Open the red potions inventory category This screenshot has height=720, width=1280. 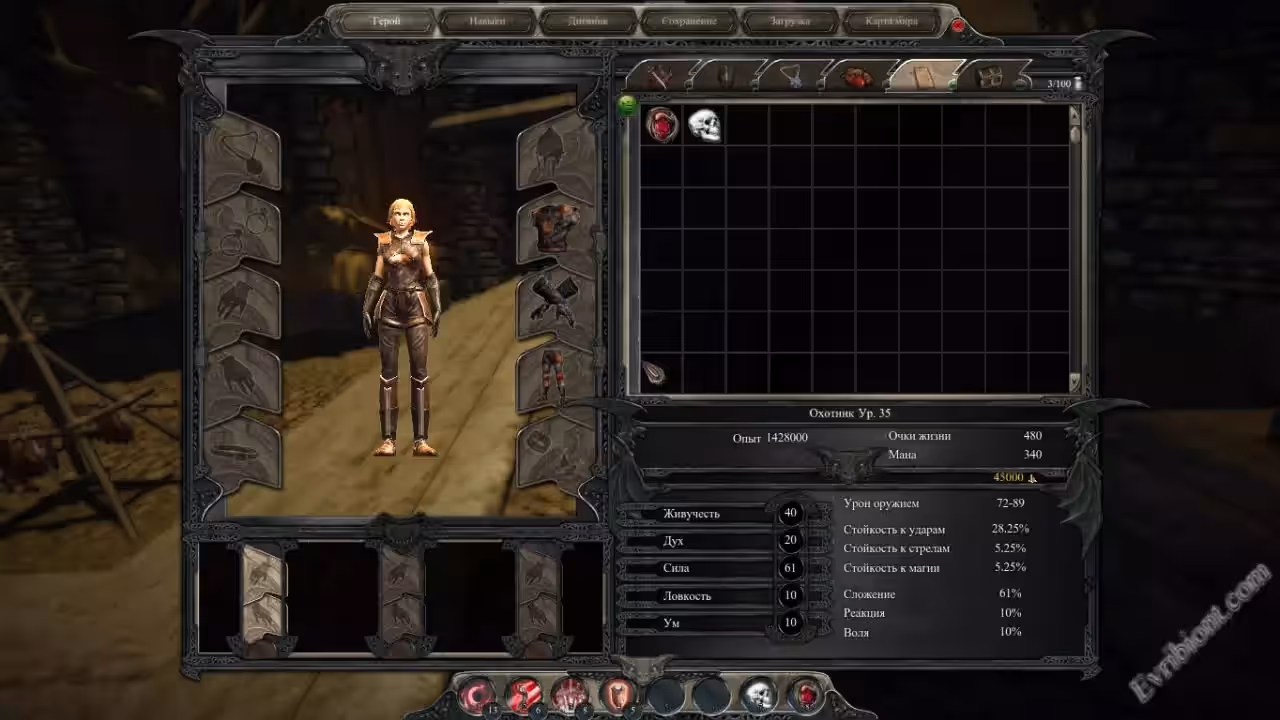point(857,76)
